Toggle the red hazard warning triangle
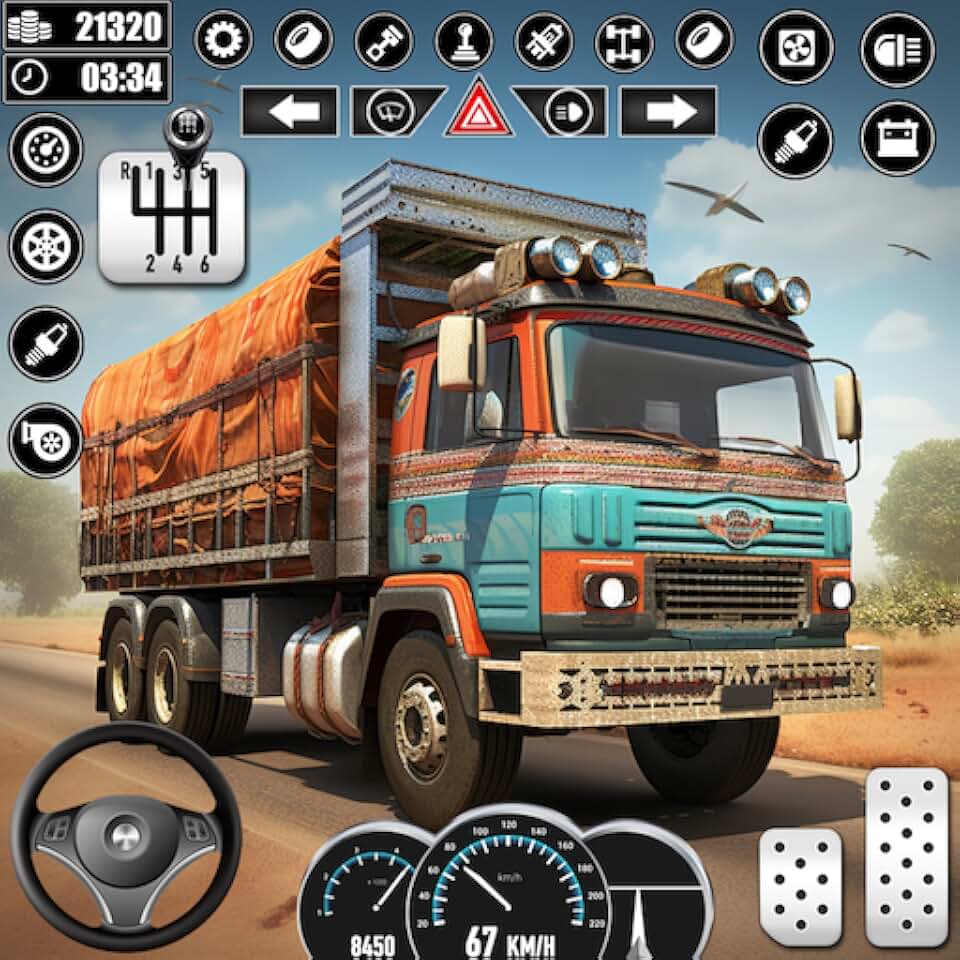The image size is (960, 960). pos(480,109)
